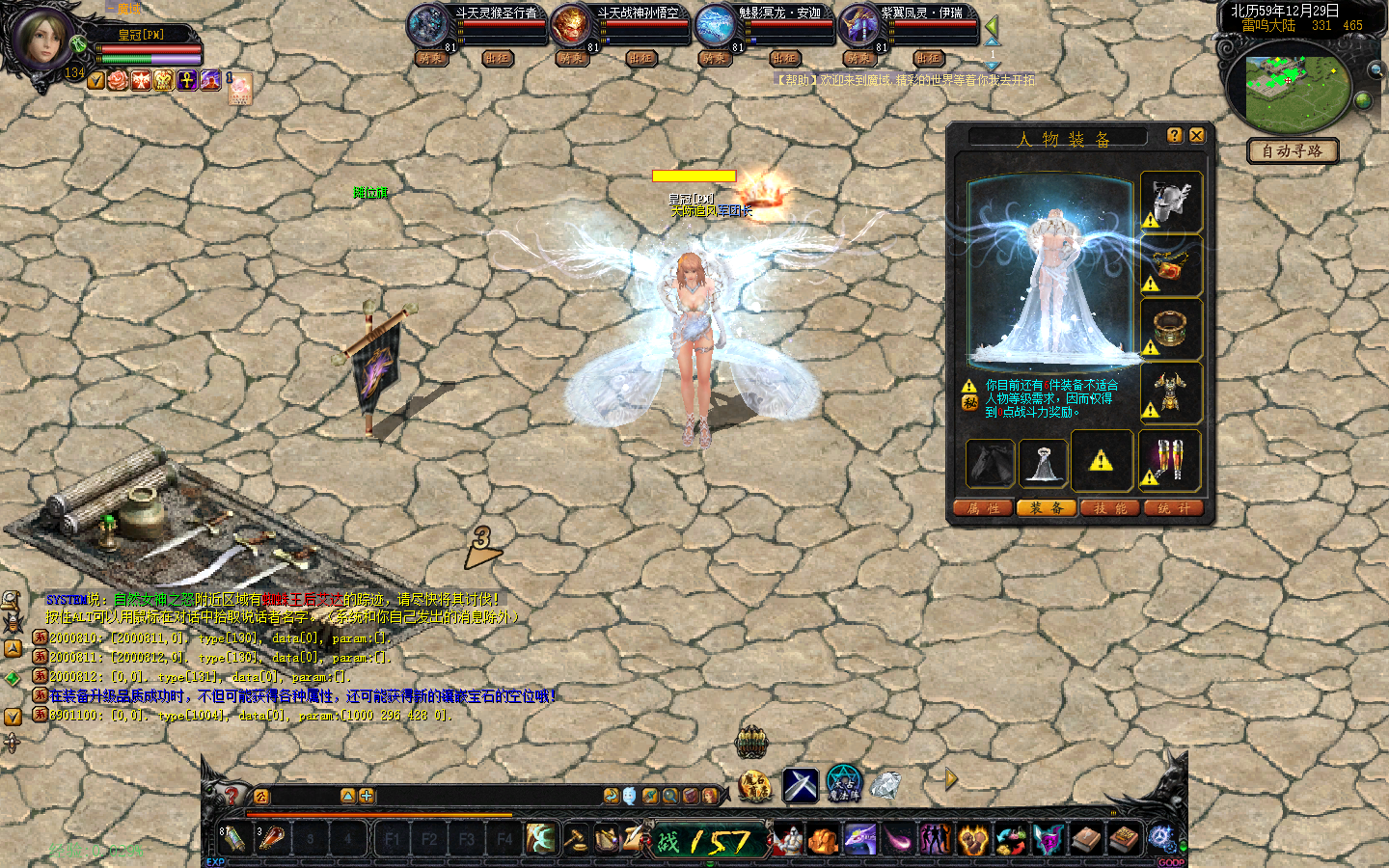
Task: Select the golden armor equipment slot
Action: coord(1171,393)
